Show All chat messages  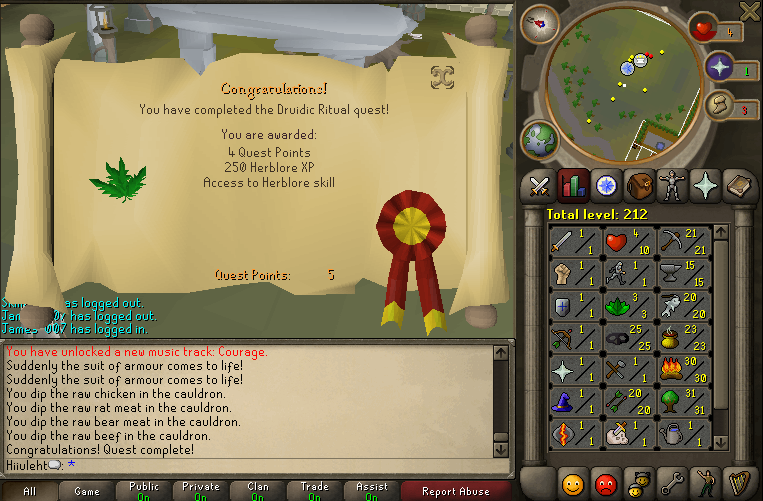tap(29, 490)
